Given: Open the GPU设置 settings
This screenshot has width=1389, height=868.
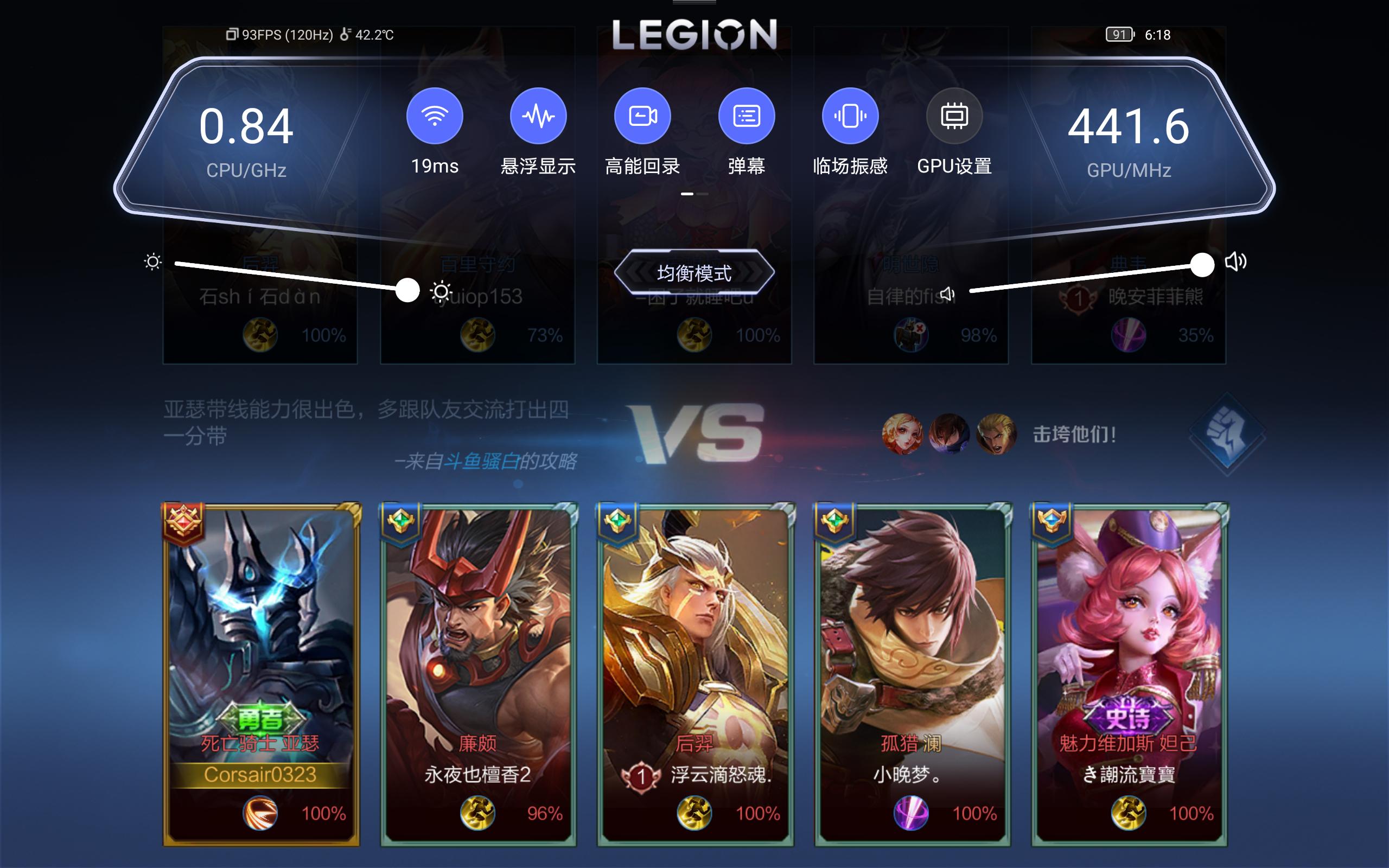Looking at the screenshot, I should coord(954,116).
